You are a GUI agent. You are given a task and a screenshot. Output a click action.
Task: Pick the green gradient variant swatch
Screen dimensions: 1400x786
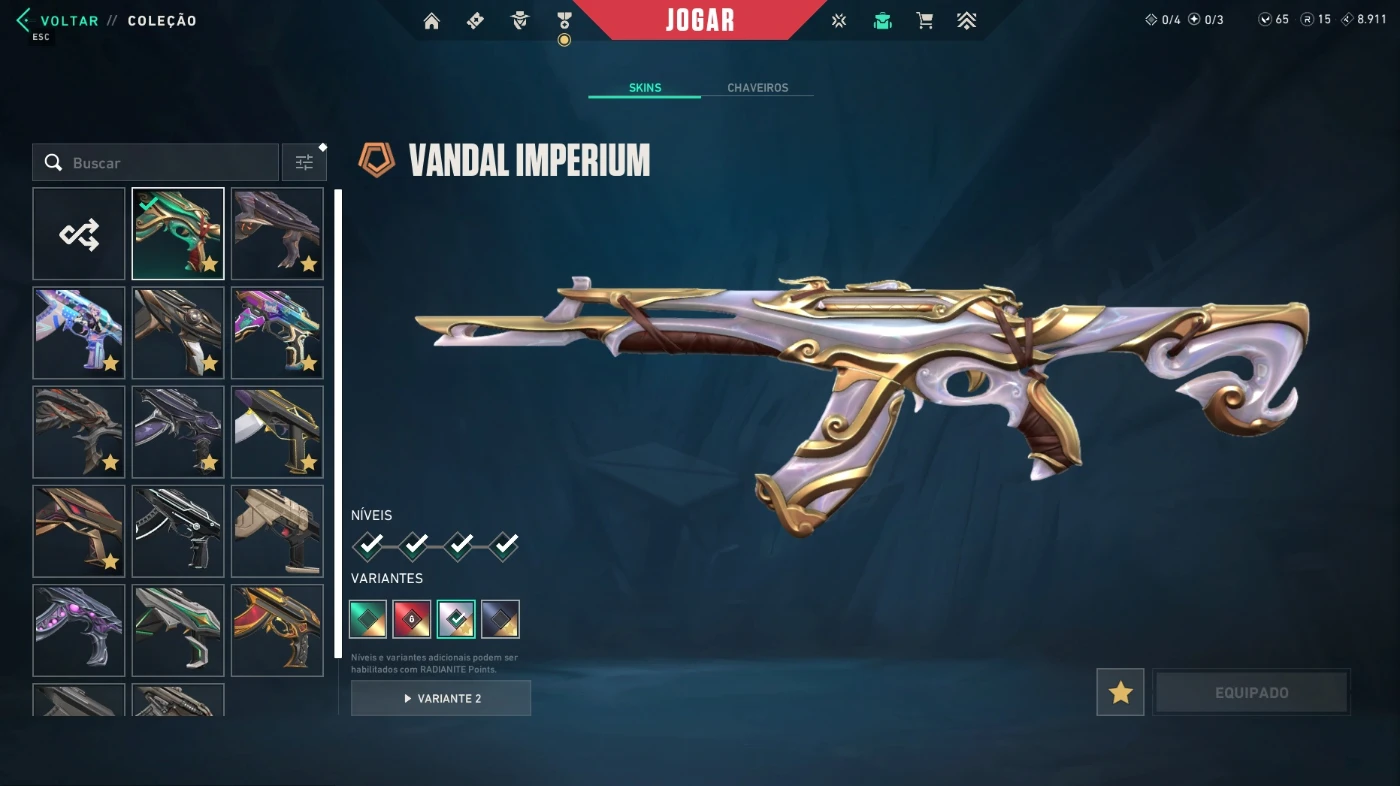click(x=368, y=619)
